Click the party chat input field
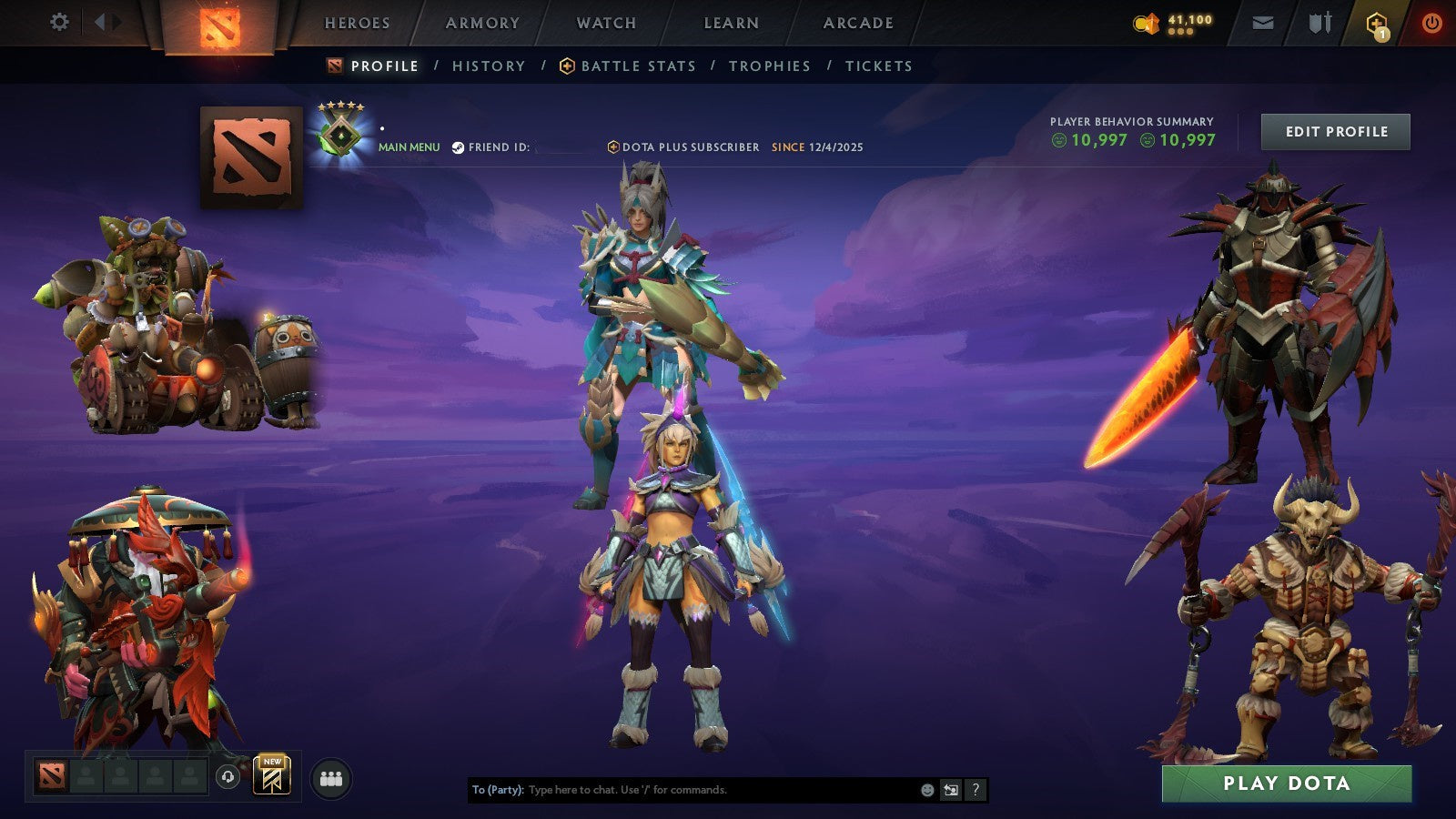This screenshot has height=819, width=1456. point(682,790)
